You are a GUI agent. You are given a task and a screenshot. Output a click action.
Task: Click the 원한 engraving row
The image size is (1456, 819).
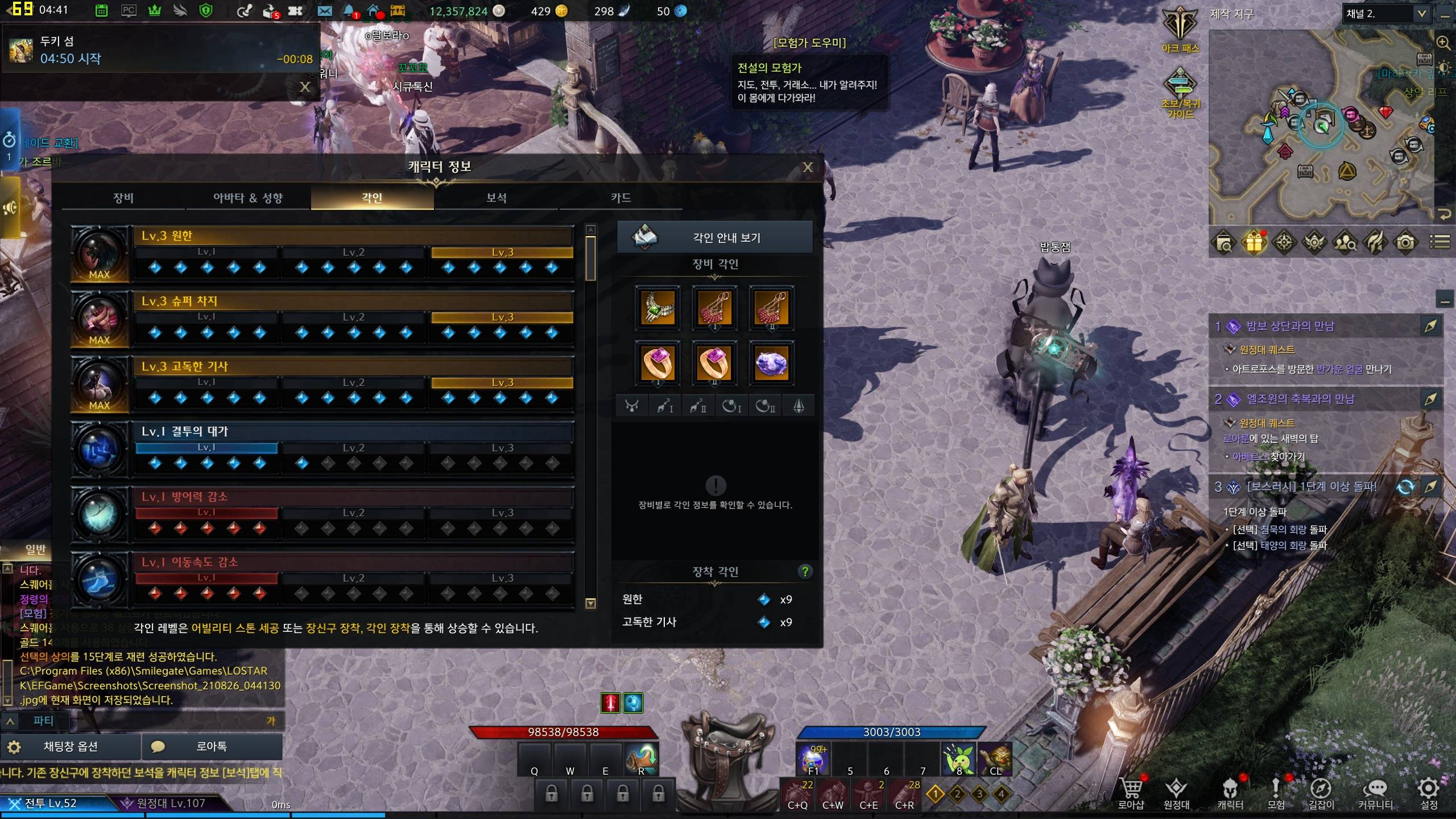[x=353, y=235]
